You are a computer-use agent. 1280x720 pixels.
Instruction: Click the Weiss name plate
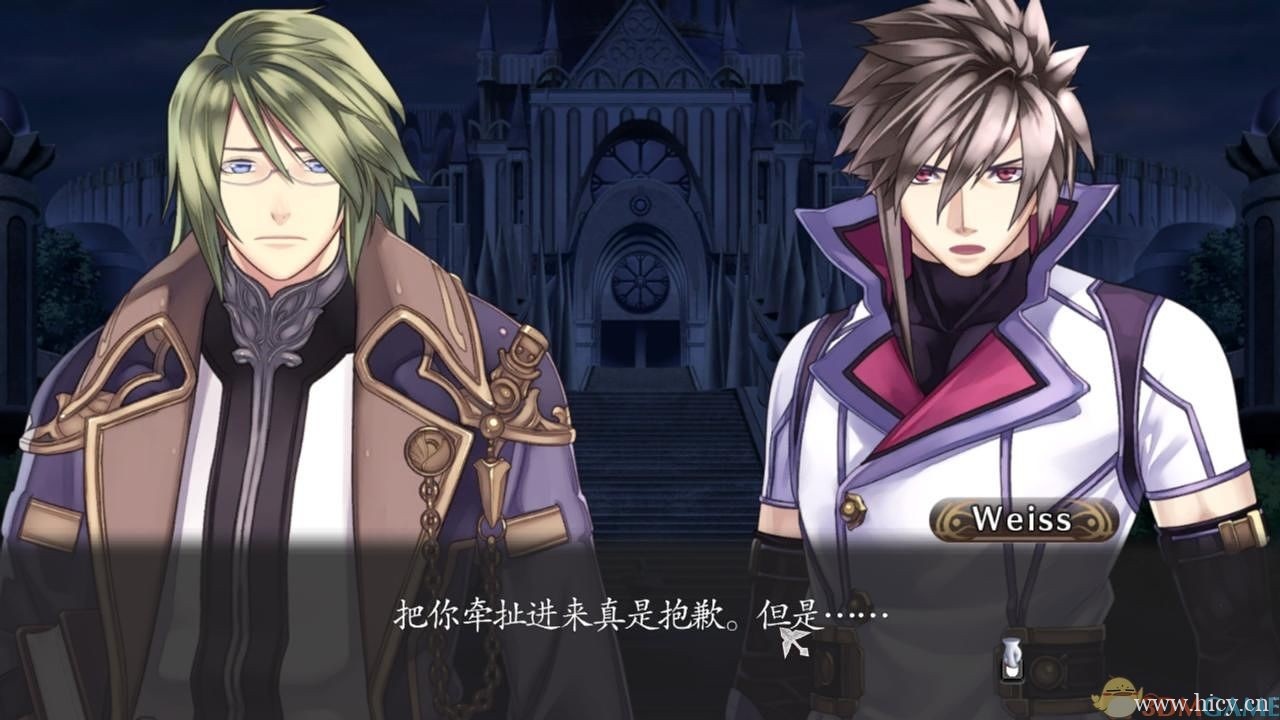point(1022,520)
